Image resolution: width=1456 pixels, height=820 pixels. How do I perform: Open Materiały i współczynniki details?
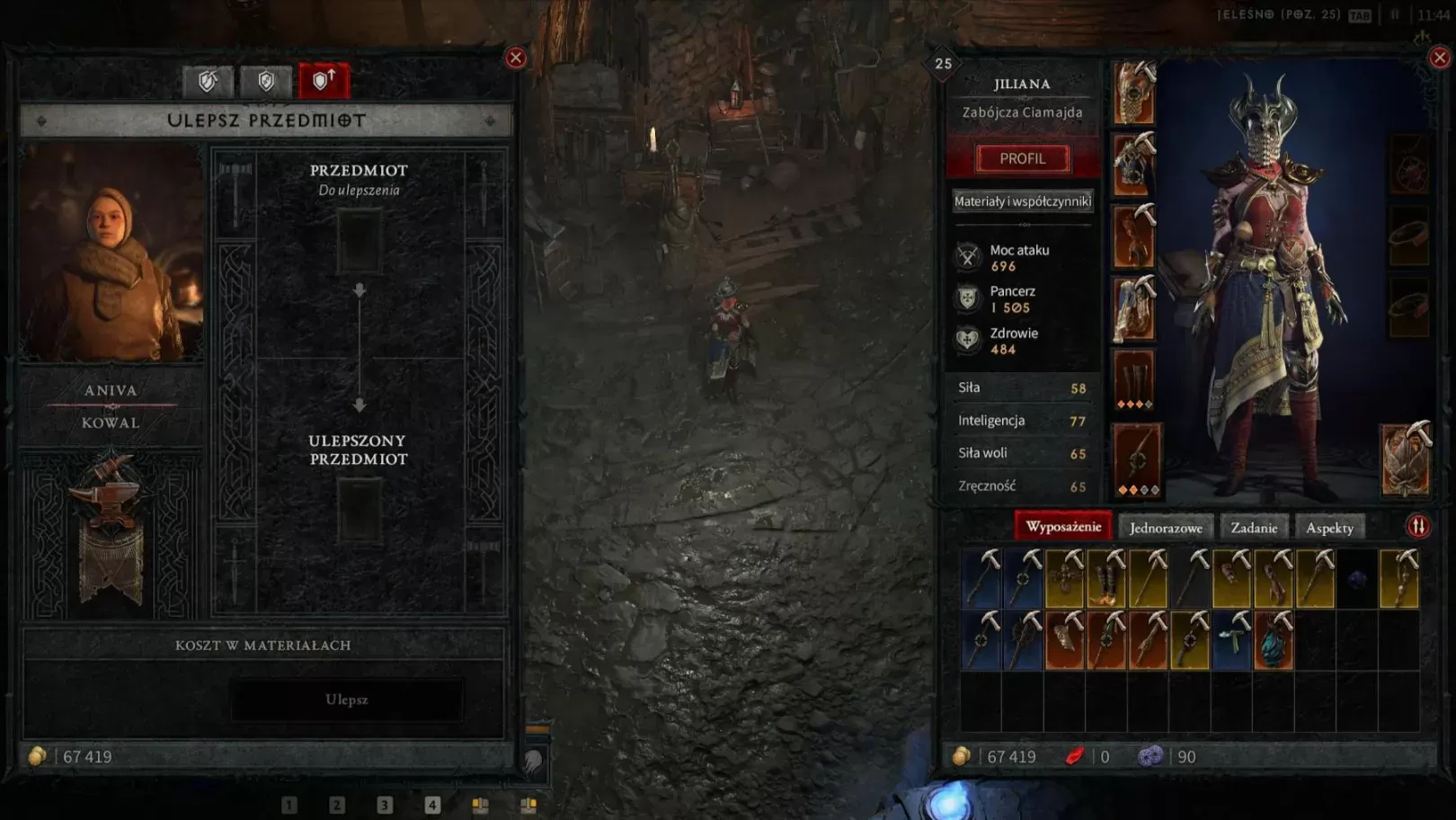pyautogui.click(x=1023, y=201)
